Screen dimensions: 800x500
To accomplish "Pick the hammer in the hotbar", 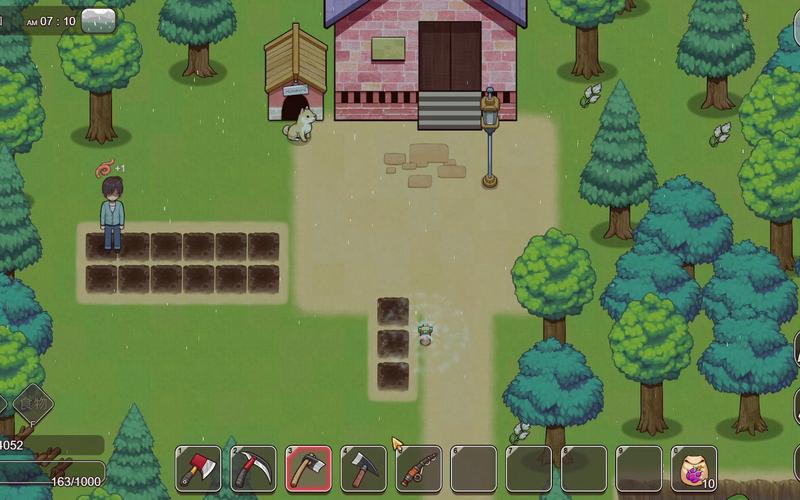I will click(x=364, y=468).
